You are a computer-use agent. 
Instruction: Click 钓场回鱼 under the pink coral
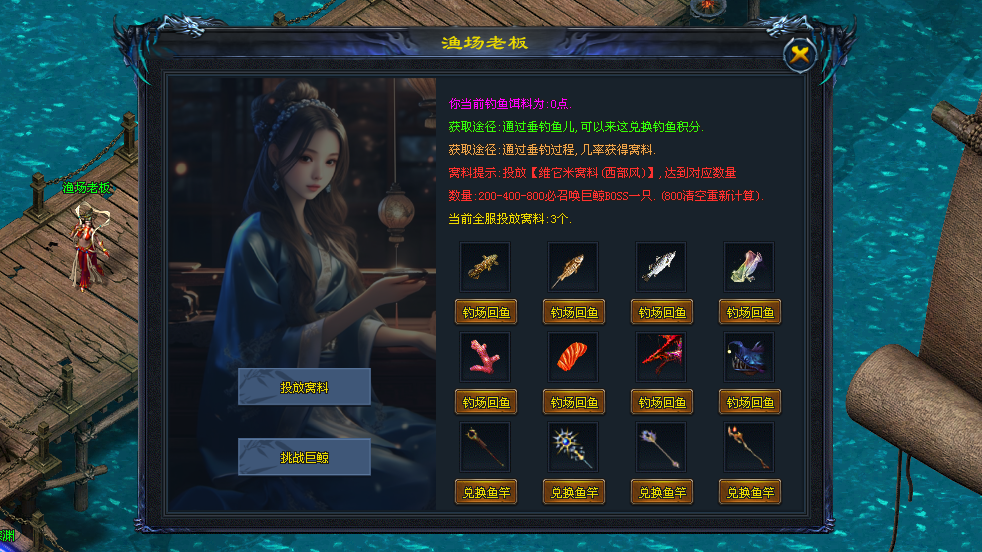tap(486, 402)
